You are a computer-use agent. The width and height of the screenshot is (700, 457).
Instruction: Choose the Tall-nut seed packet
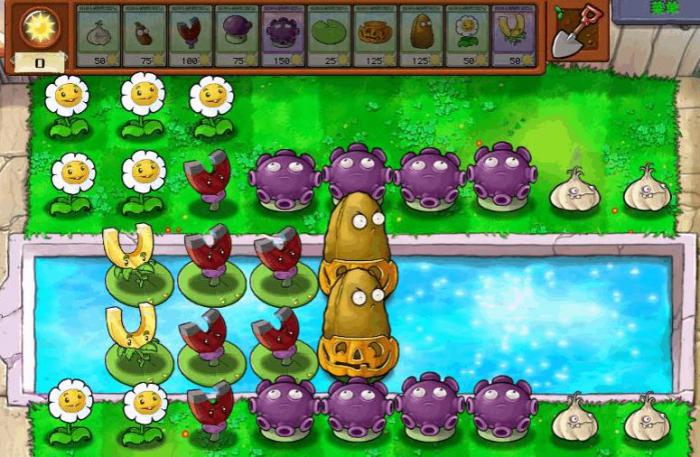(420, 35)
